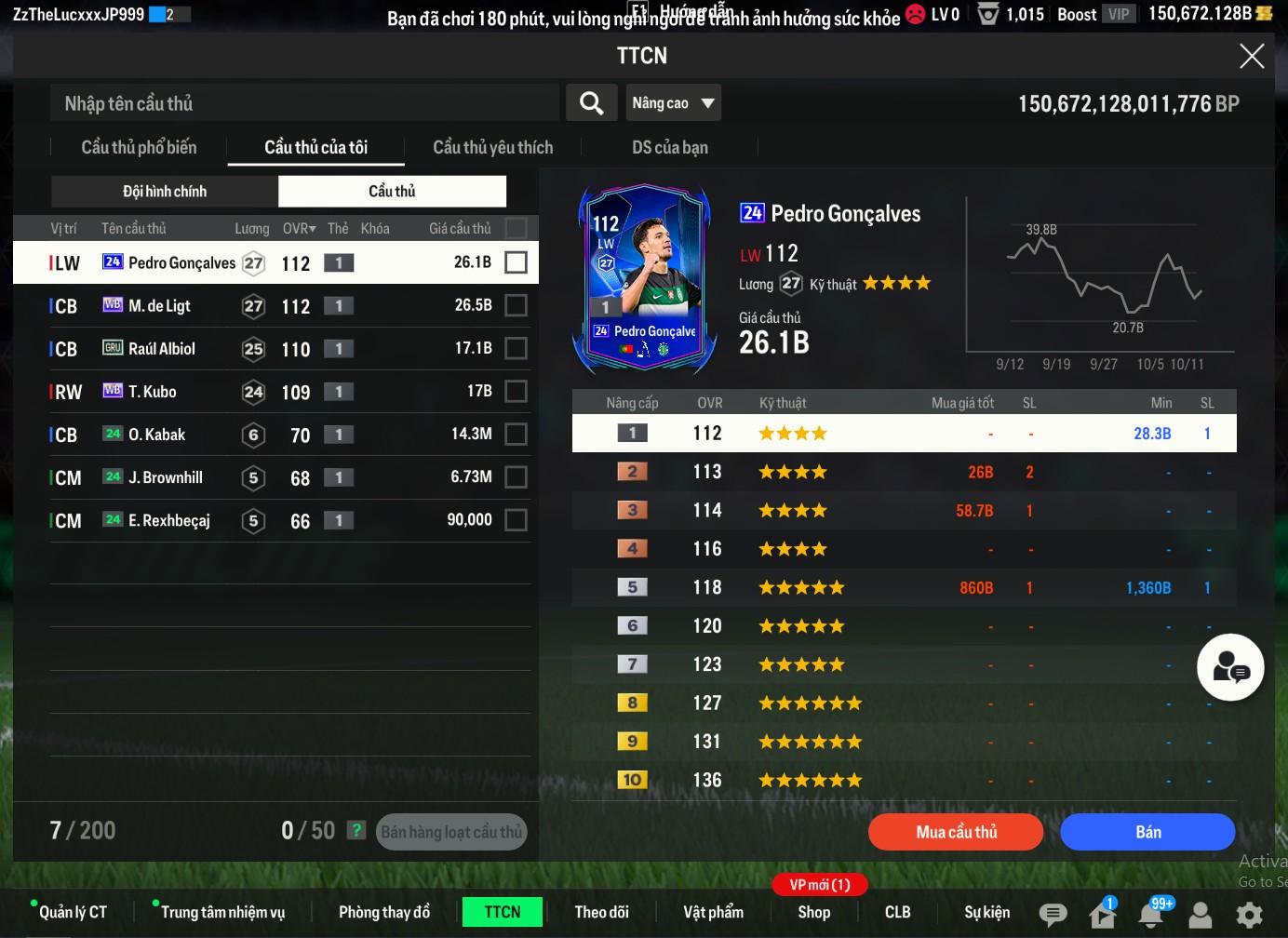Image resolution: width=1288 pixels, height=938 pixels.
Task: Click the player name search field
Action: click(304, 103)
